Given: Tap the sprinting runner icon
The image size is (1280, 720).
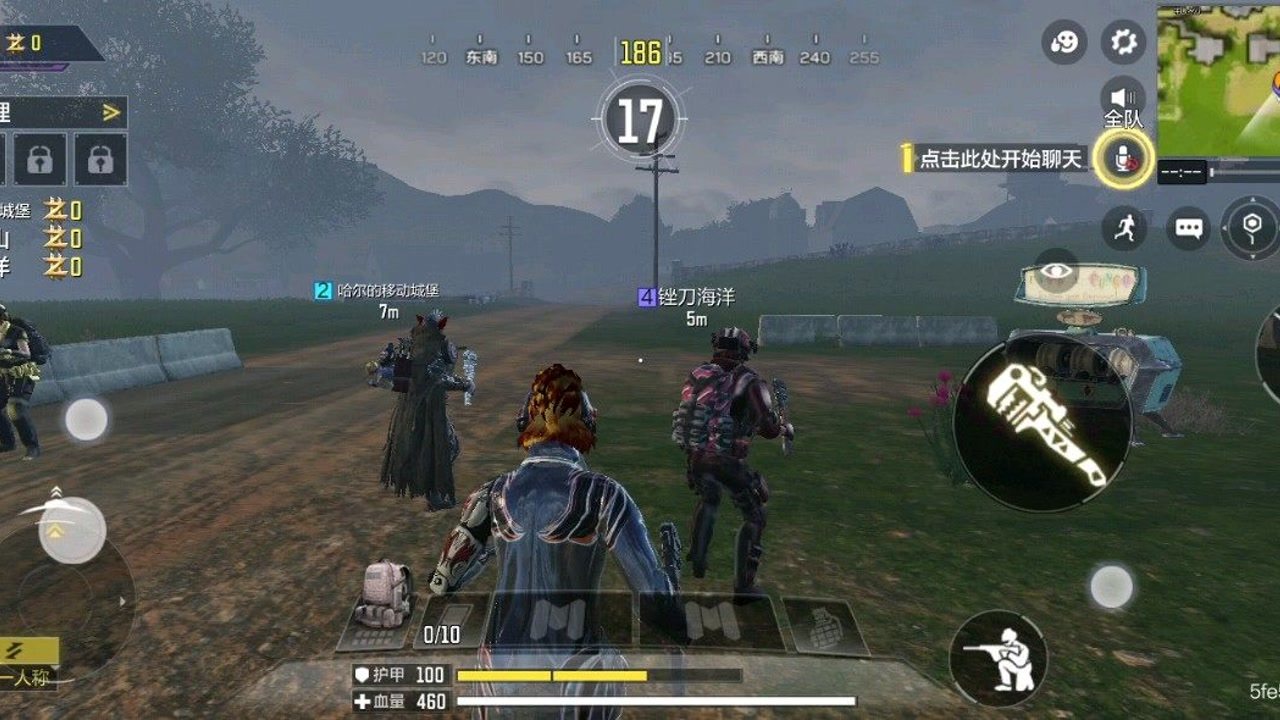Looking at the screenshot, I should point(1124,228).
